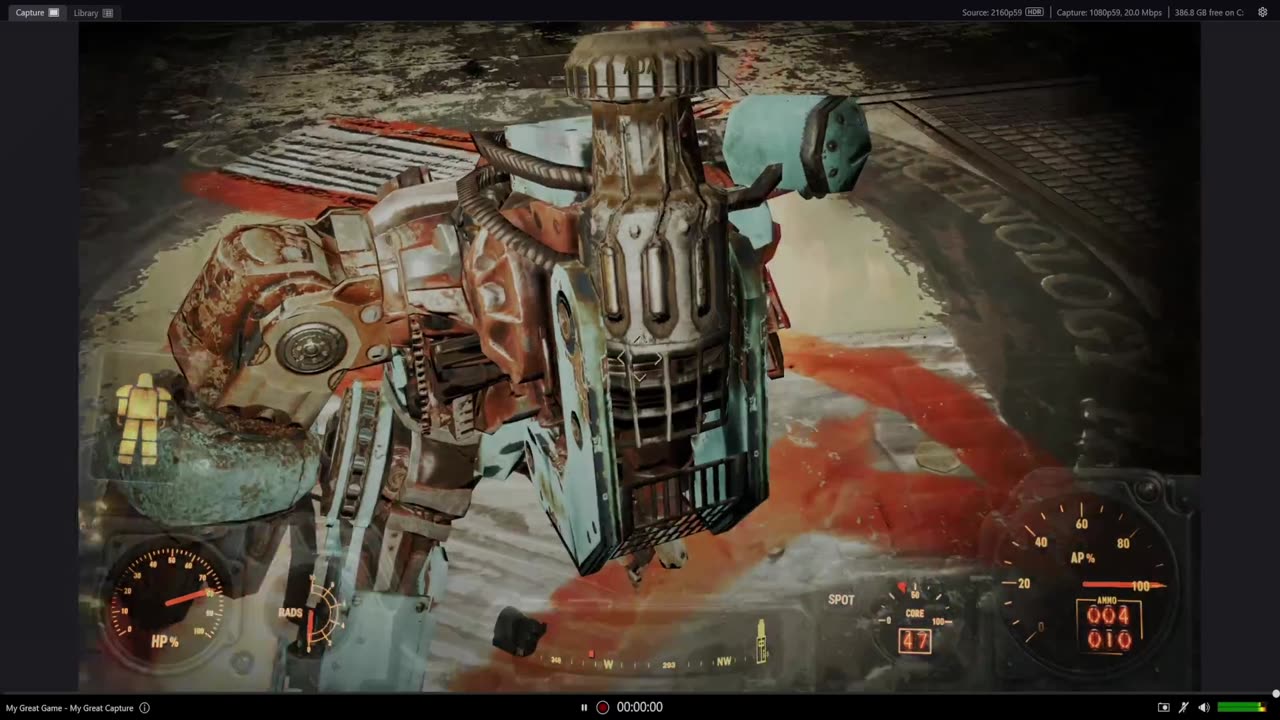Click the pause button beside the timer
This screenshot has width=1280, height=720.
[584, 707]
